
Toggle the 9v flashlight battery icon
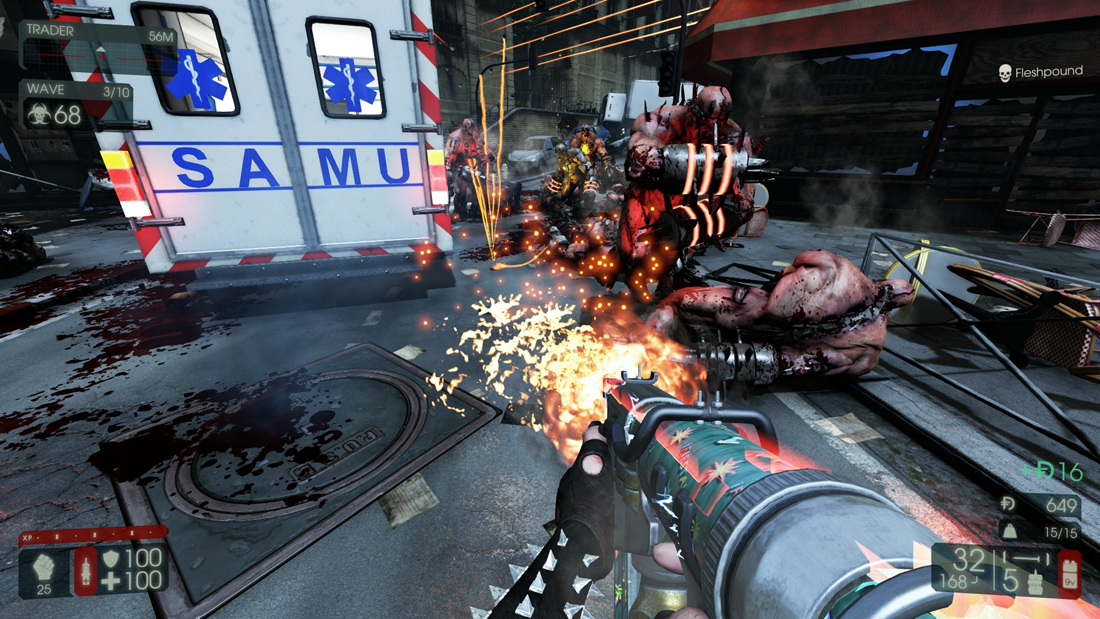click(1068, 574)
